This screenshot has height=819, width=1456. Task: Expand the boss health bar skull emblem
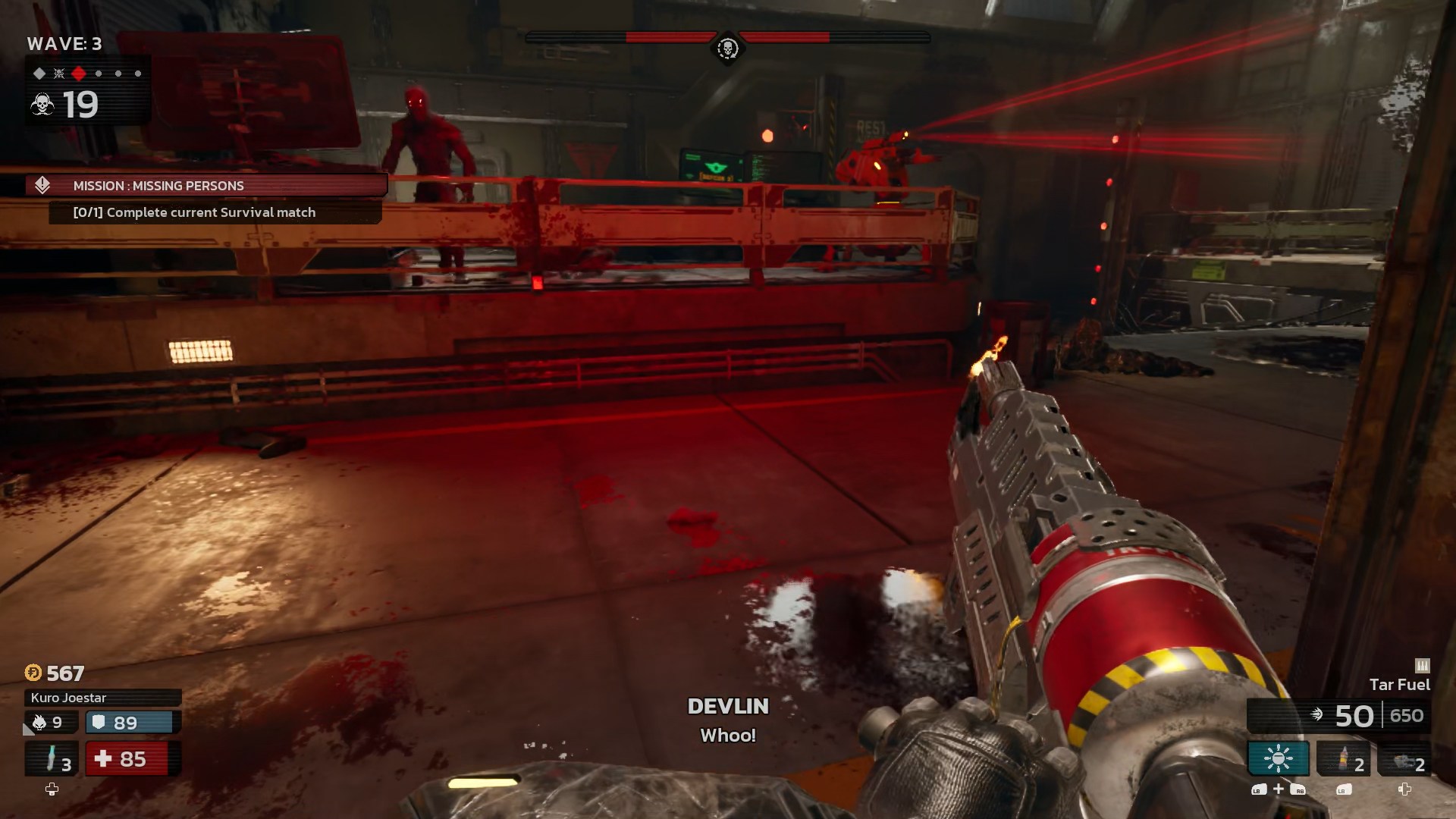point(726,47)
